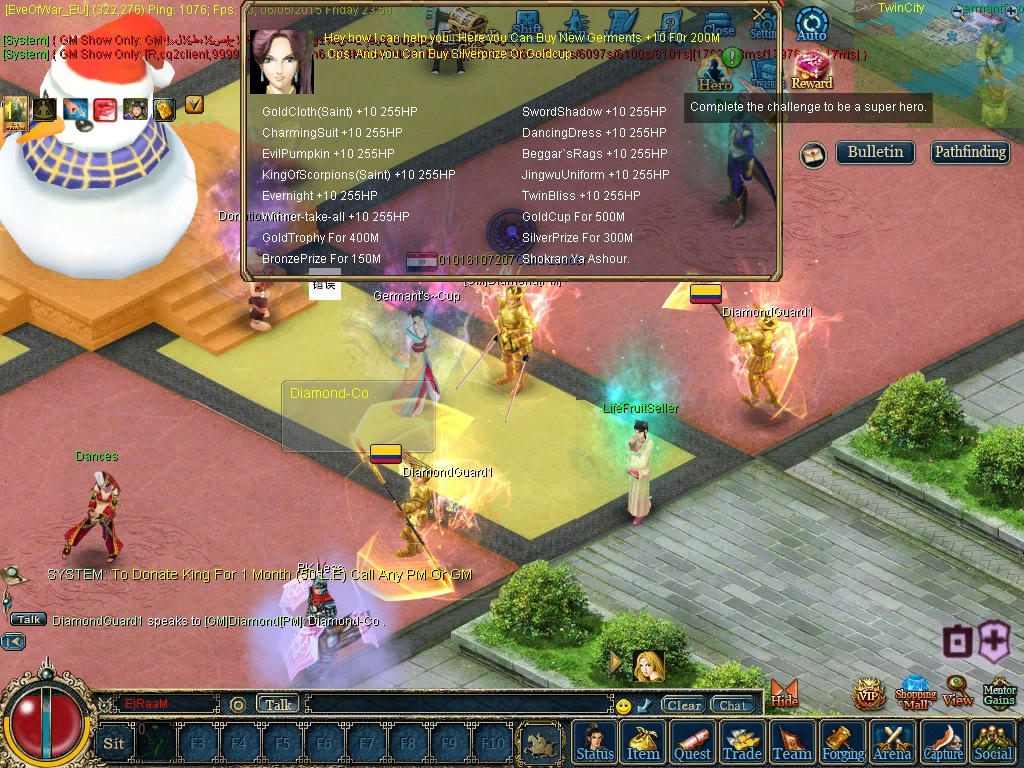This screenshot has width=1024, height=768.
Task: Open the Bulletin panel
Action: point(875,153)
